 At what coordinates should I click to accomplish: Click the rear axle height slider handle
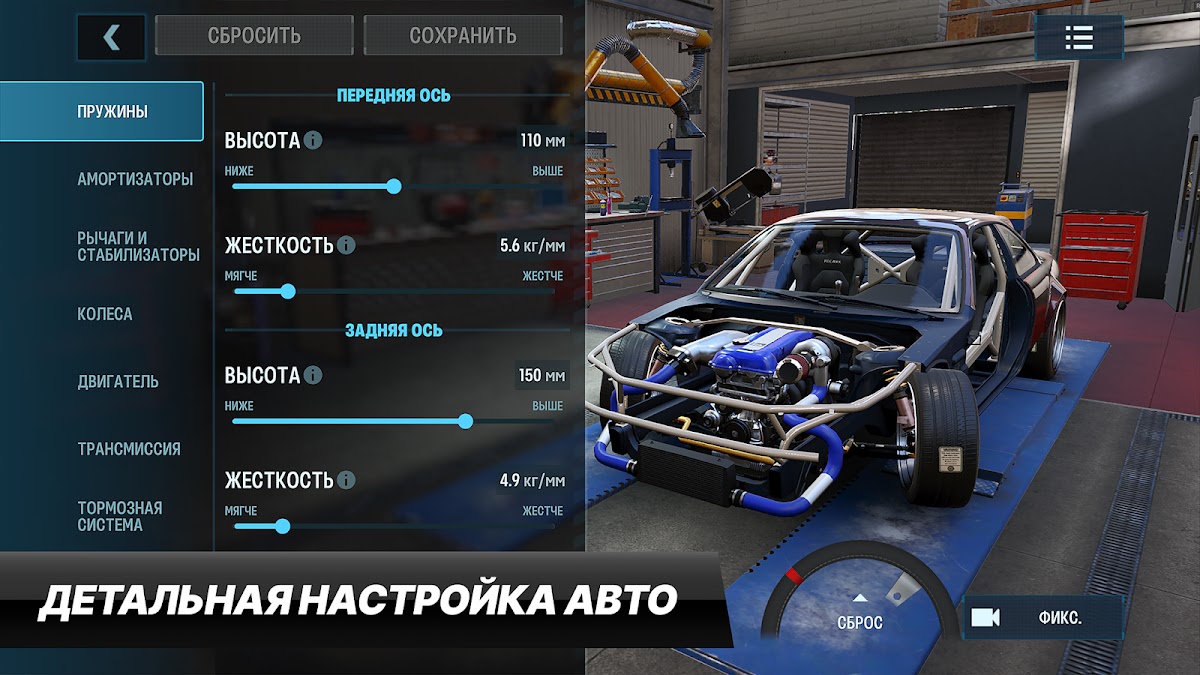(x=465, y=421)
